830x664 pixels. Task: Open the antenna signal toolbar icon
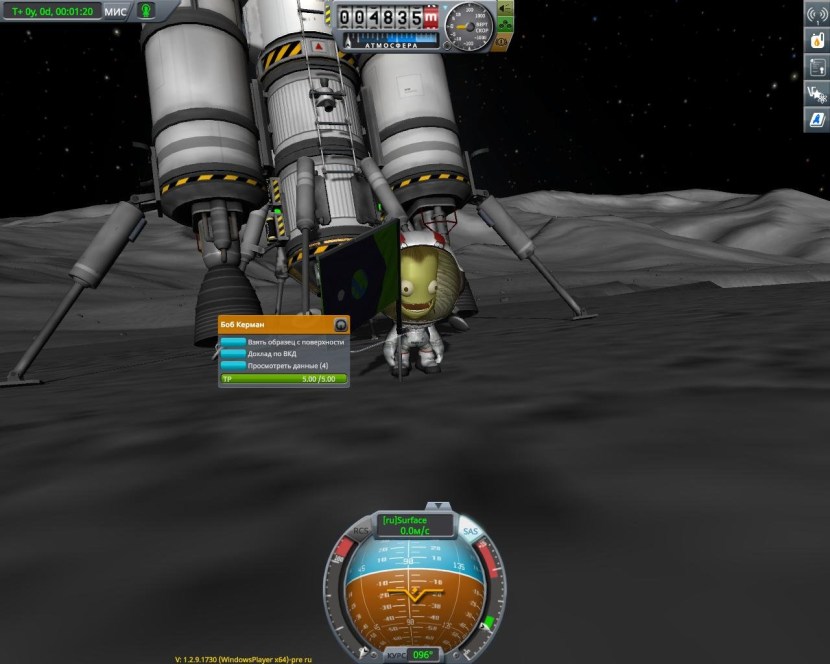point(816,17)
